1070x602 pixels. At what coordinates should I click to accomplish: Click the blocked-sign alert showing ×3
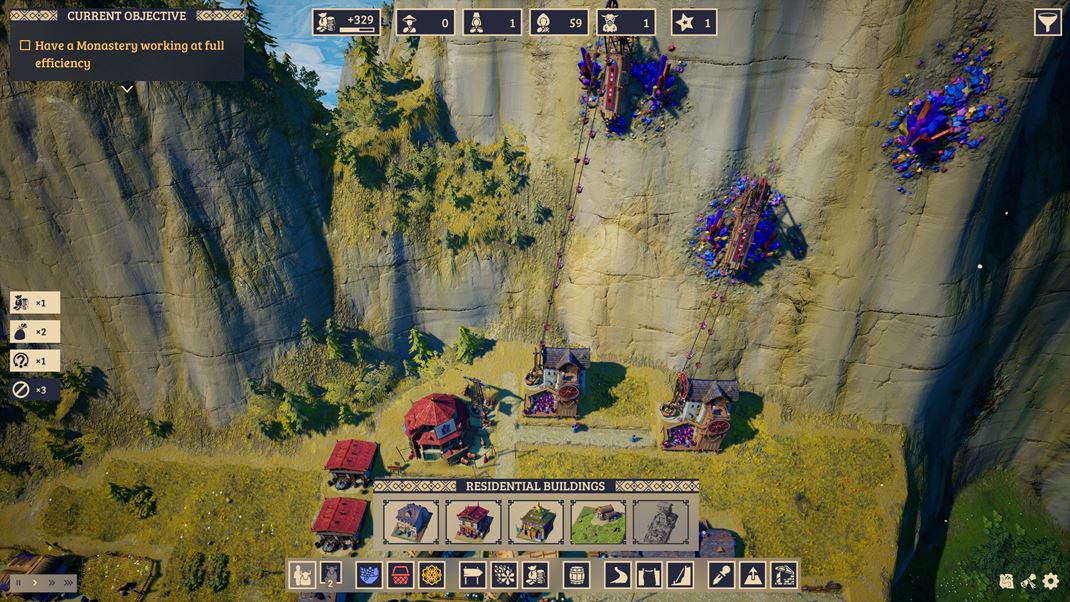(x=33, y=390)
